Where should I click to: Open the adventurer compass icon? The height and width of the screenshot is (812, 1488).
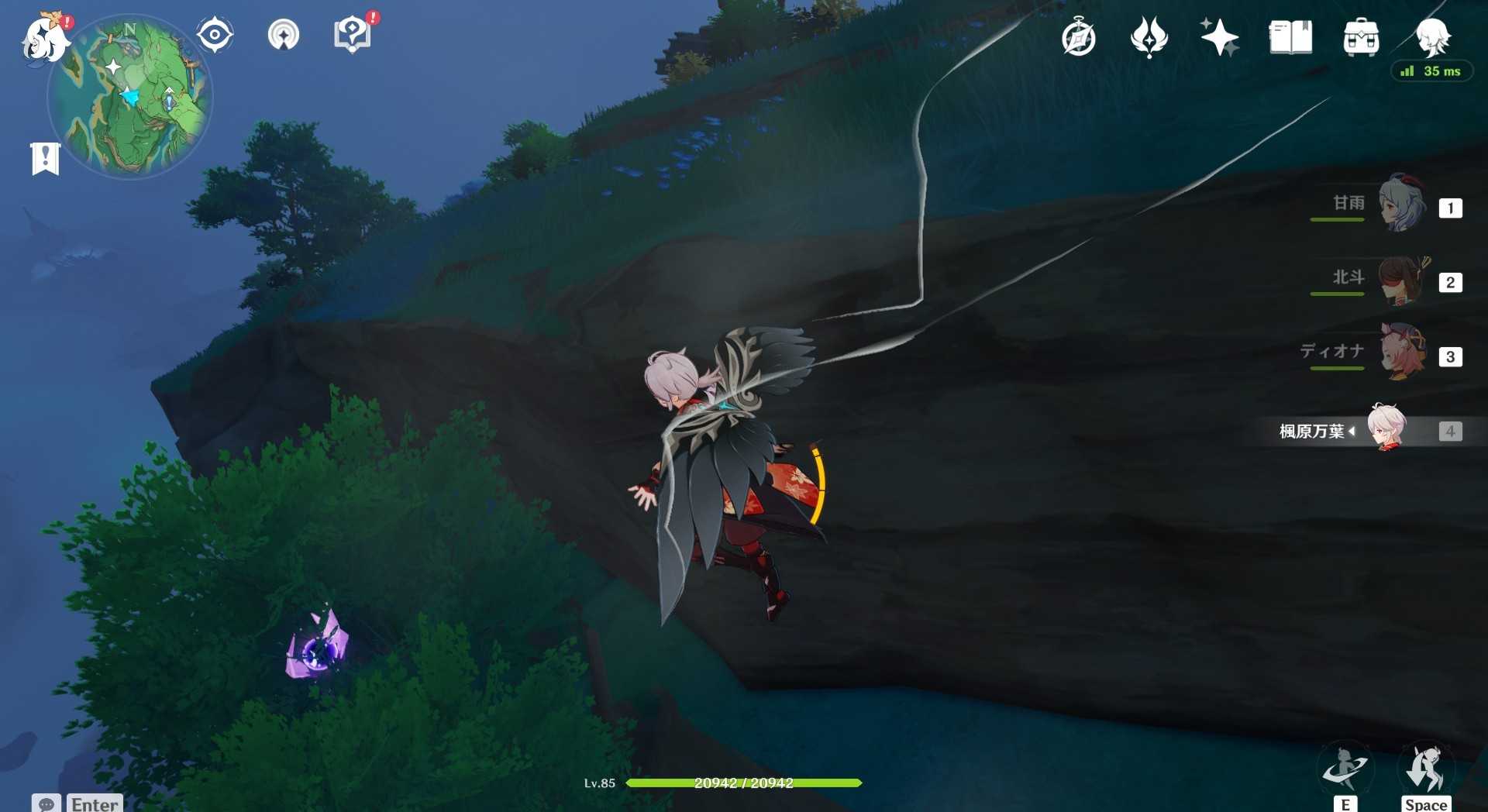1079,37
